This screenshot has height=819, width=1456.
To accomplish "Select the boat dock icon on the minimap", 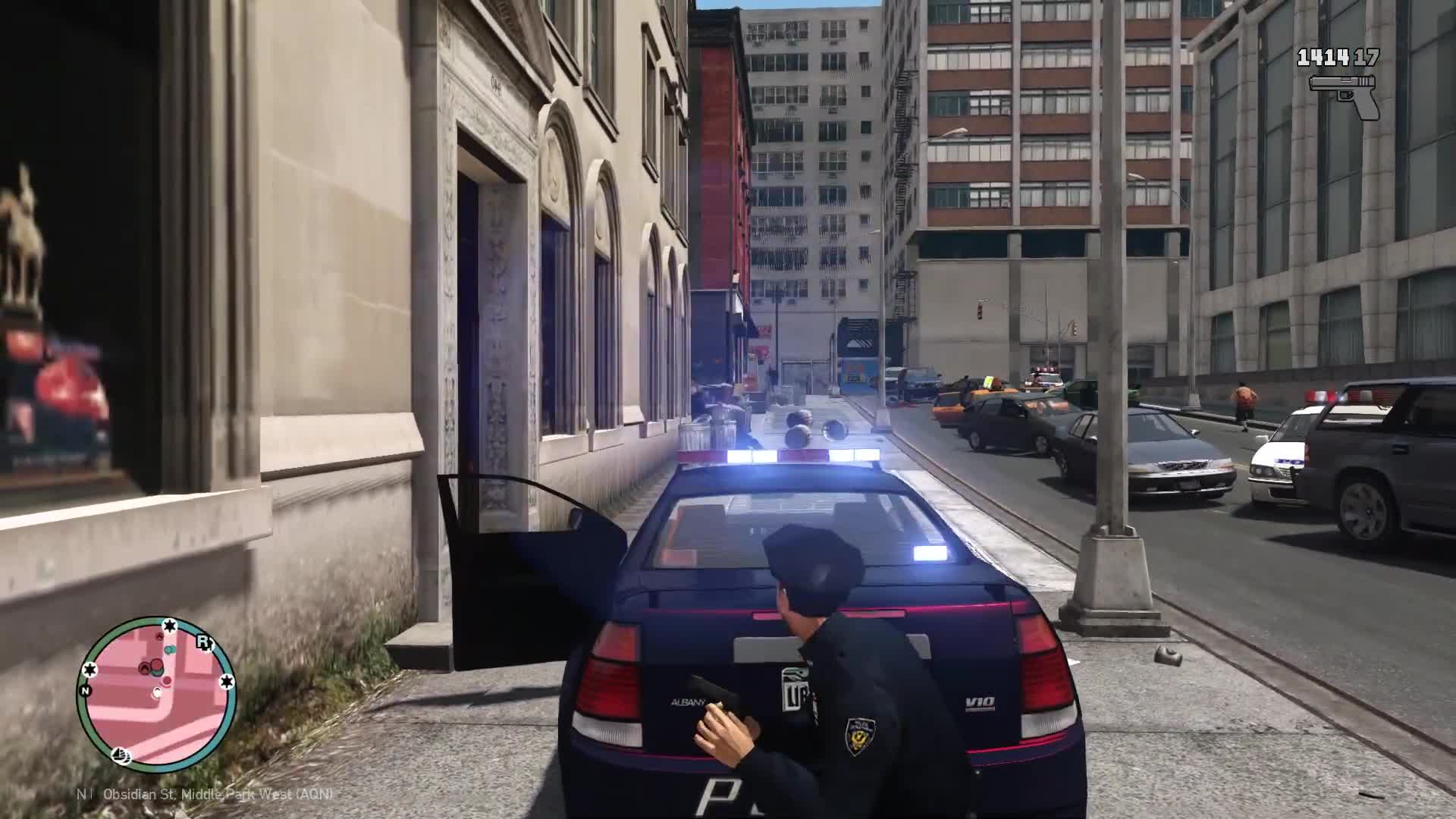I will point(121,755).
